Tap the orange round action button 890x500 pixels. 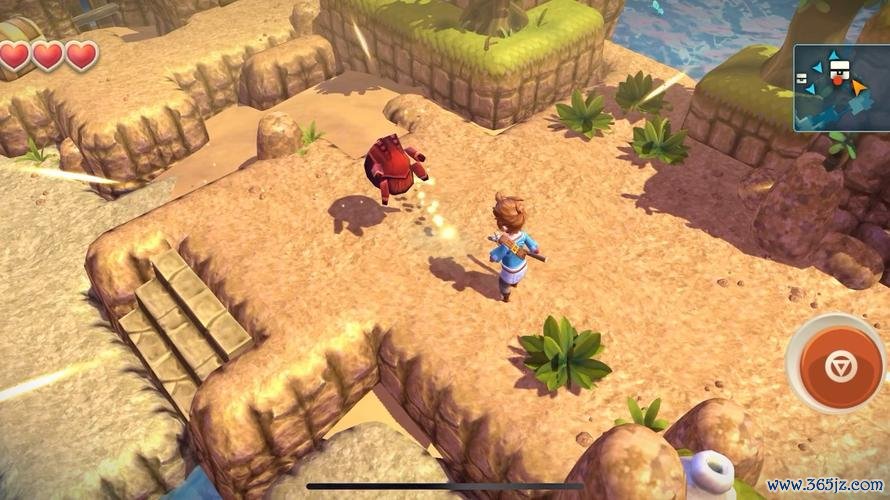coord(840,365)
